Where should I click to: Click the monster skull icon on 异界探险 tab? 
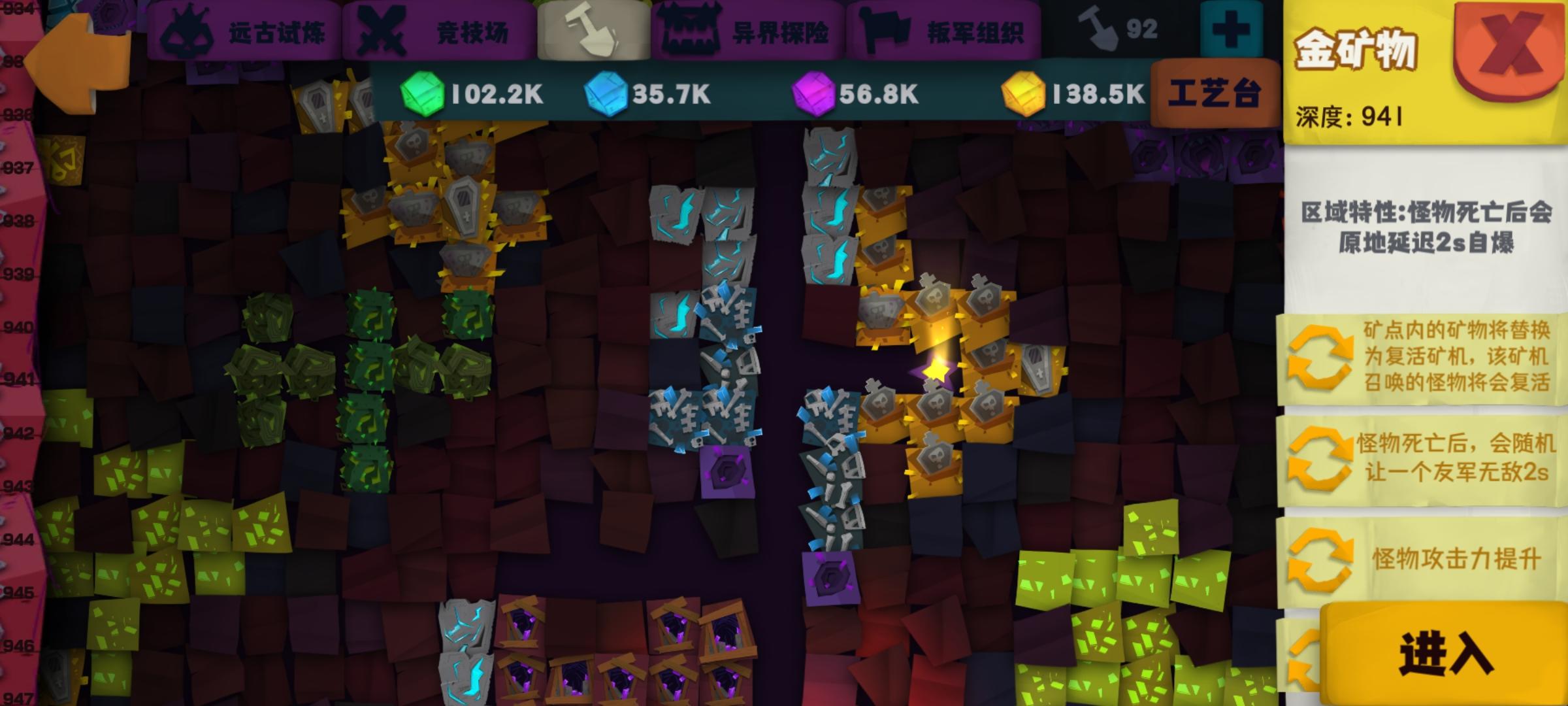(x=691, y=27)
